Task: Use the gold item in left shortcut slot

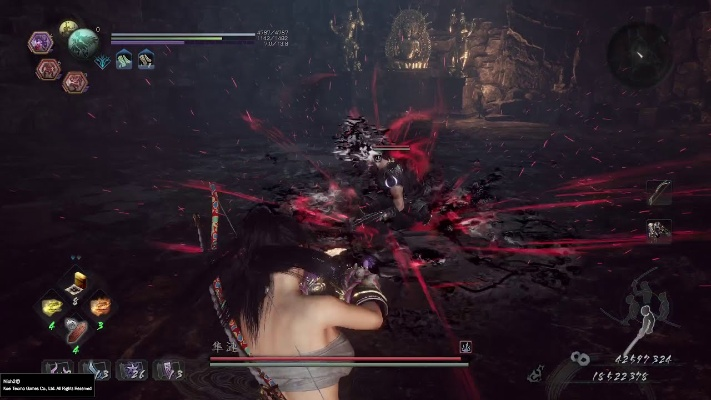Action: click(x=51, y=306)
